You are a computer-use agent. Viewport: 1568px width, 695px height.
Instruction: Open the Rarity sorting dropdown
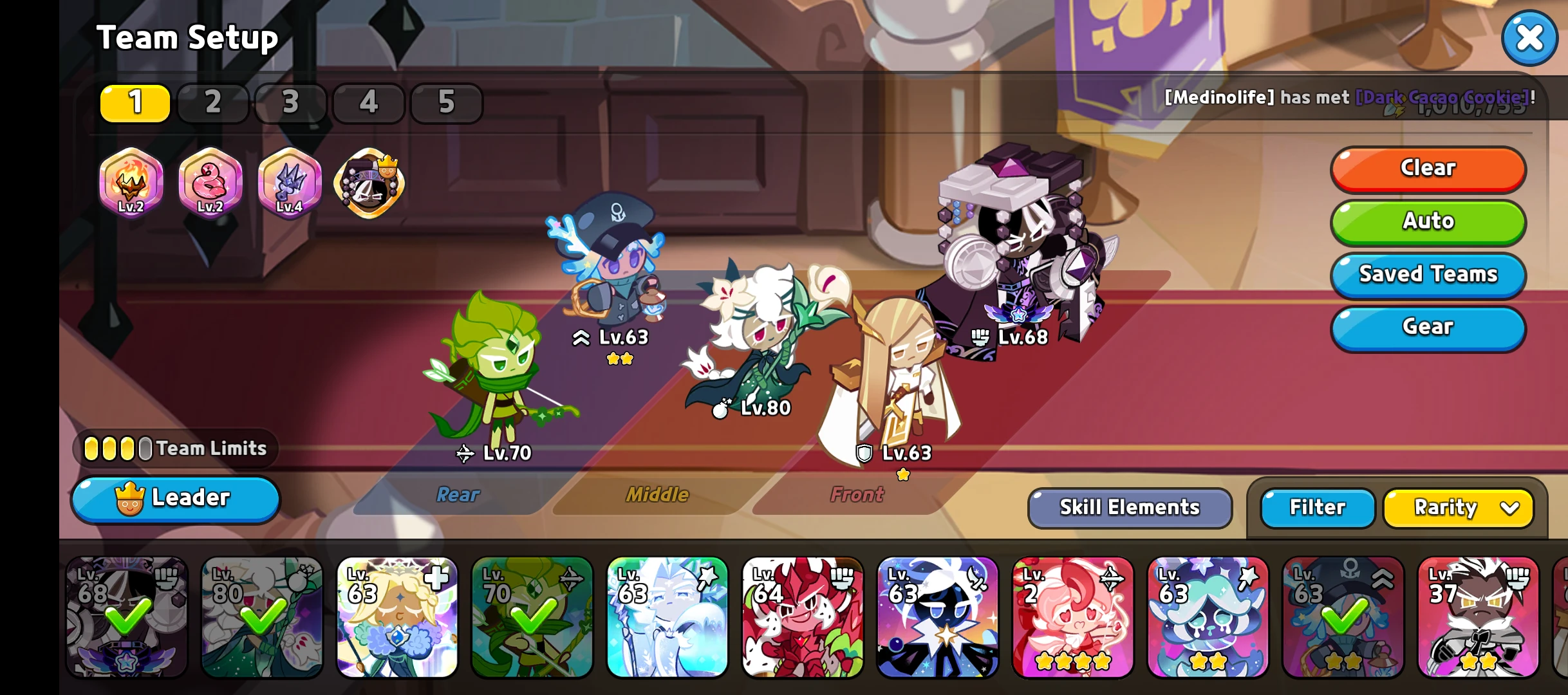[1458, 508]
